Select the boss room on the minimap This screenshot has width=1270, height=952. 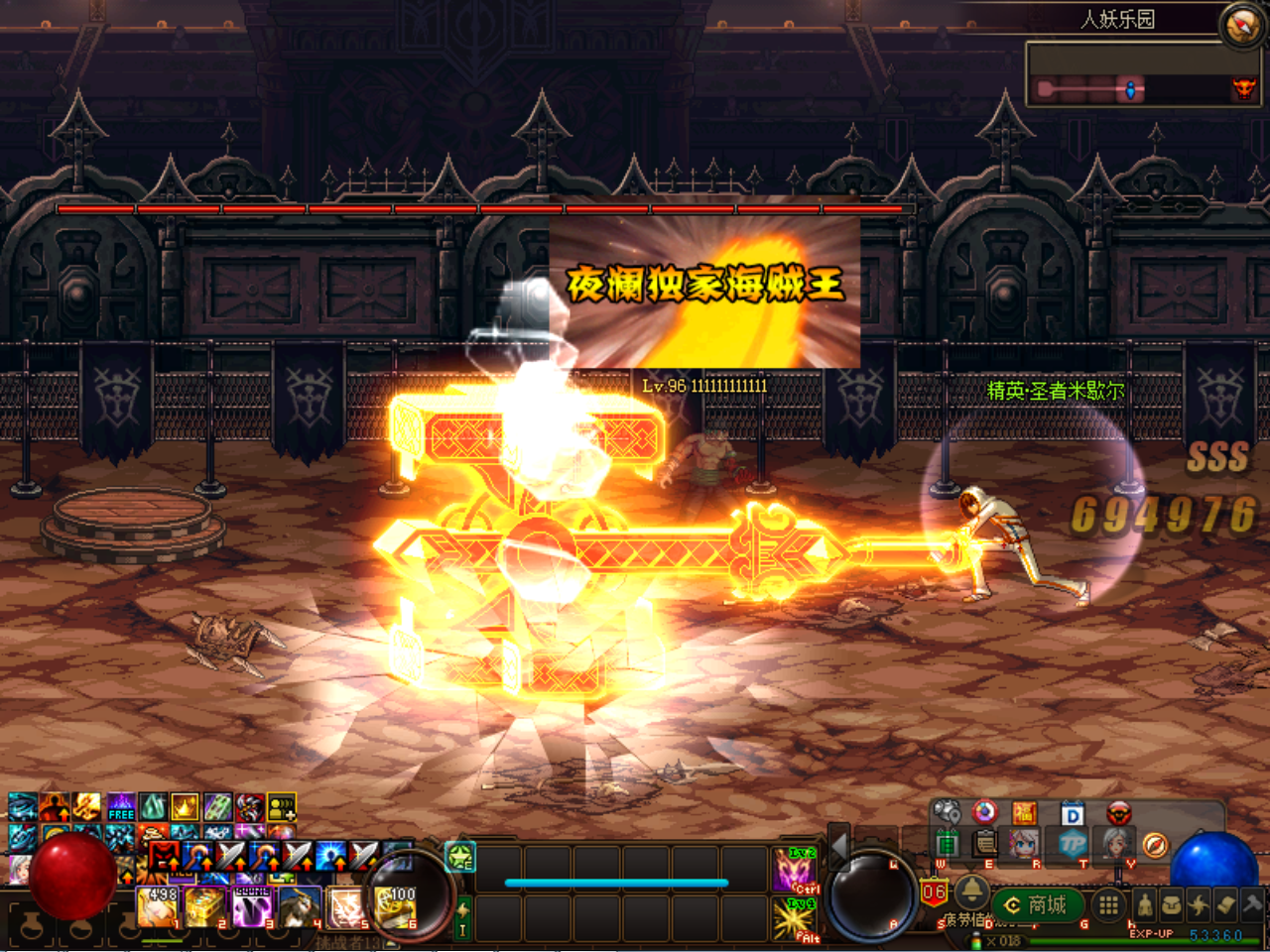coord(1243,90)
